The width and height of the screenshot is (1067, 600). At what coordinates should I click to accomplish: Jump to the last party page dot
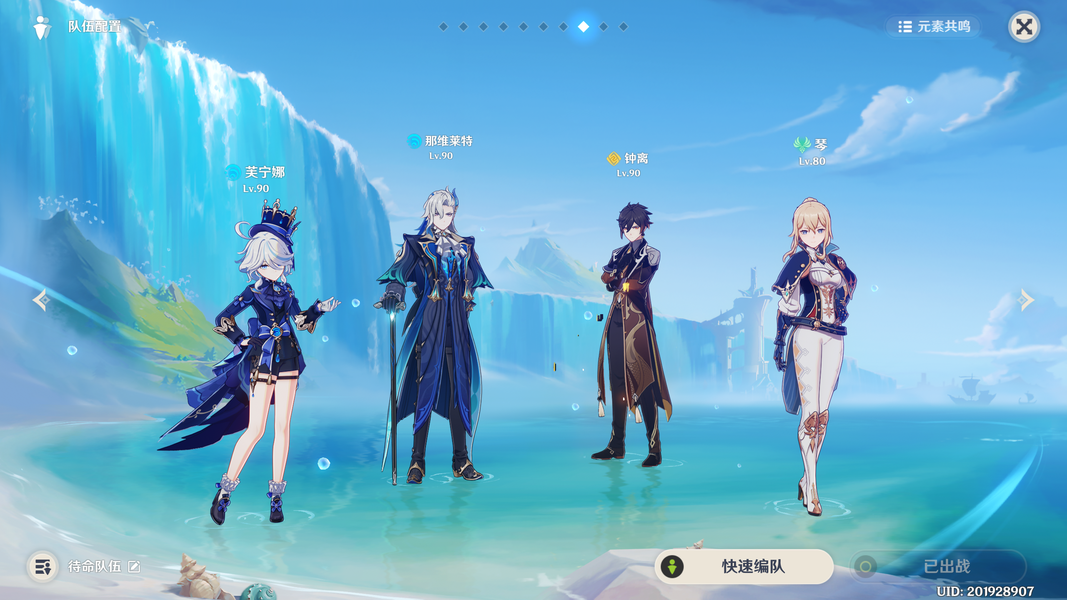point(624,27)
